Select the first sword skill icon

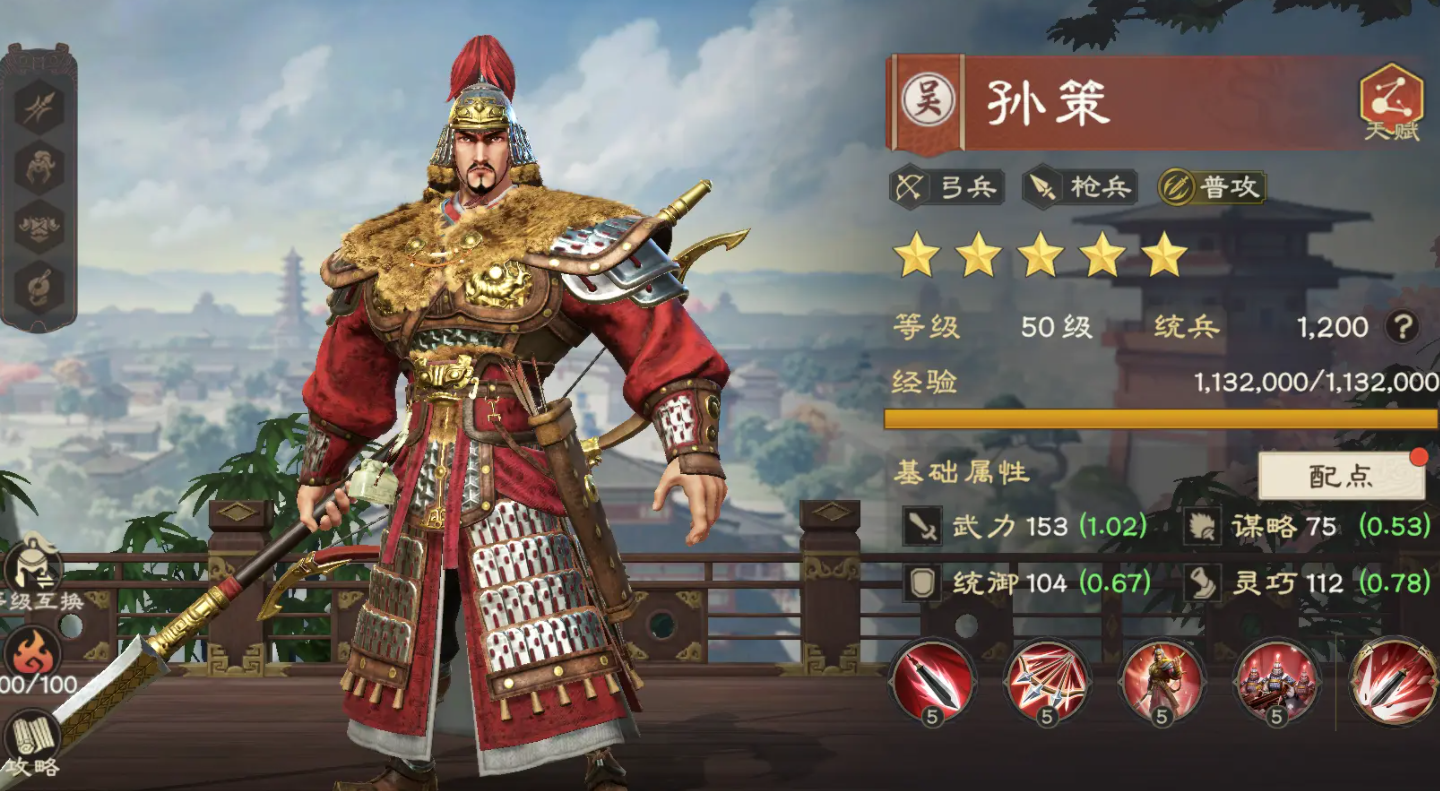click(931, 681)
